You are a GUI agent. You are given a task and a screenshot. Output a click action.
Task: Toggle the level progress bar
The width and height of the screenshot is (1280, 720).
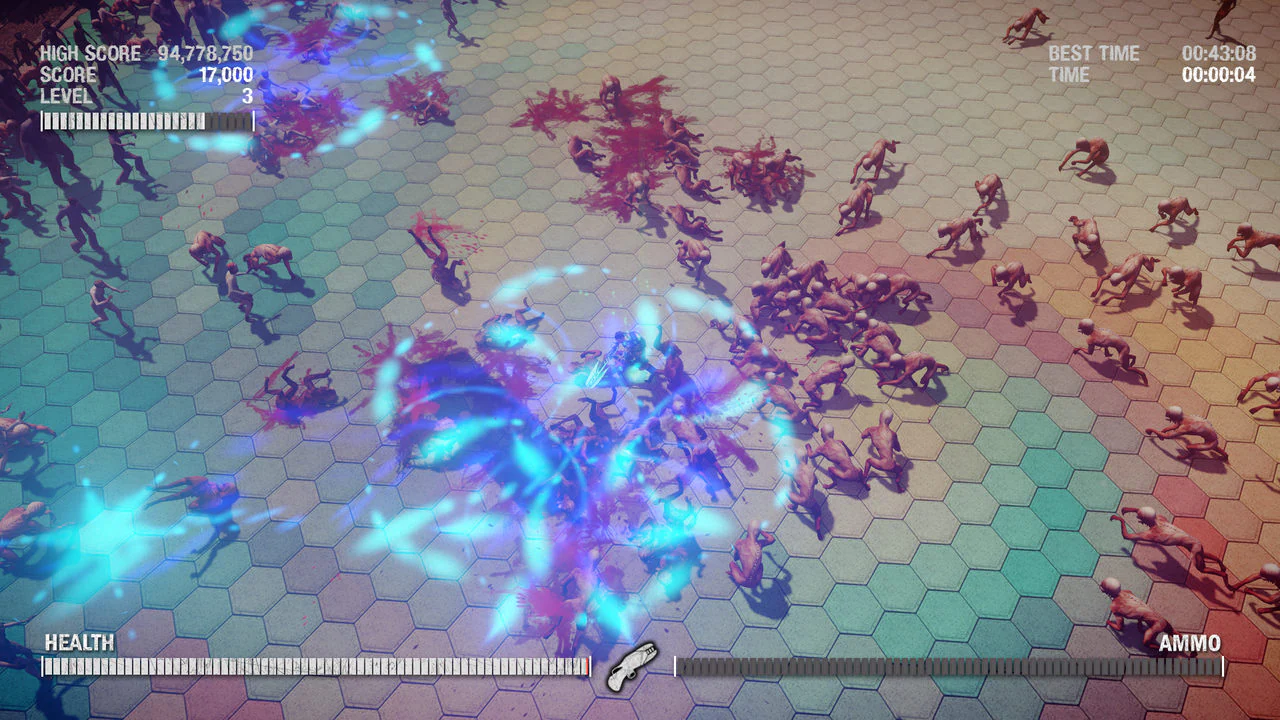coord(145,119)
